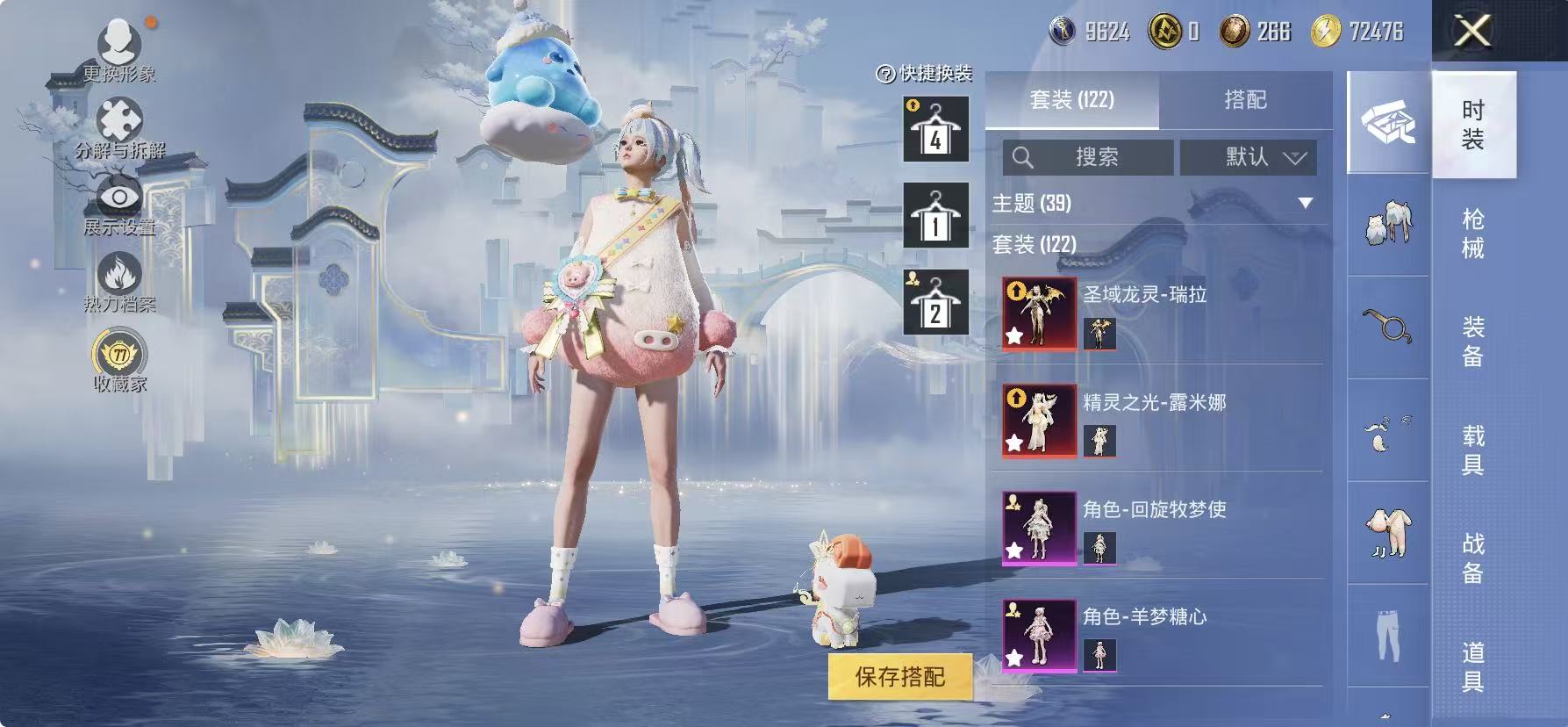
Task: Open the 默认 sorting dropdown
Action: coord(1247,159)
